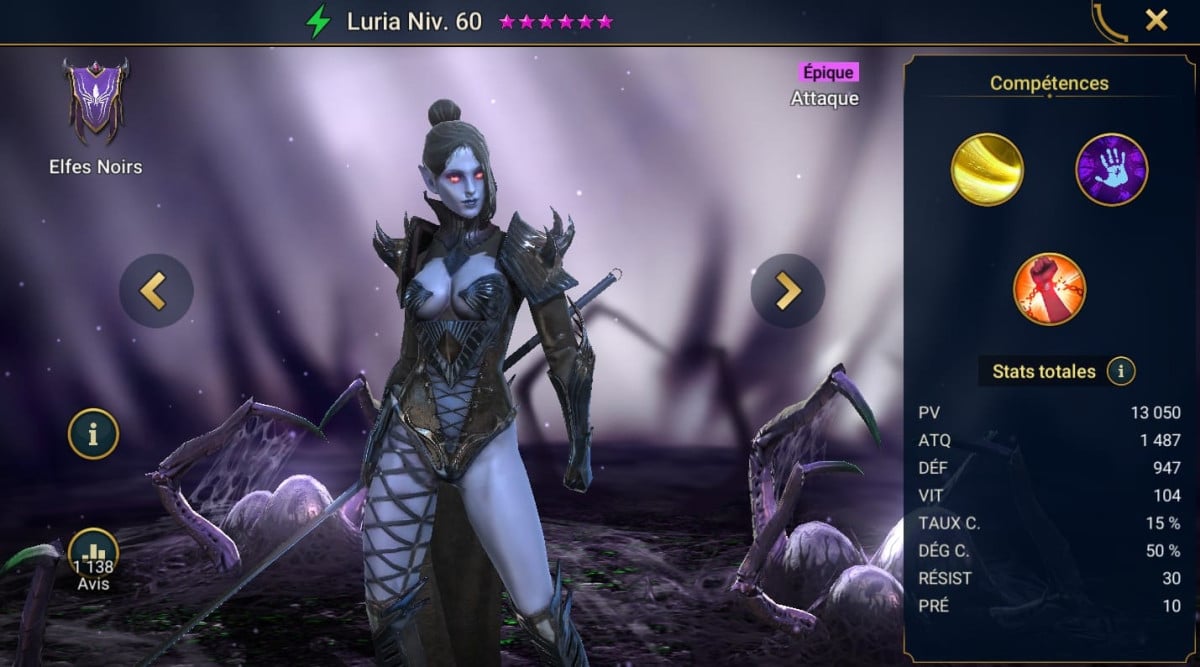Select the purple hand skill icon

1111,169
